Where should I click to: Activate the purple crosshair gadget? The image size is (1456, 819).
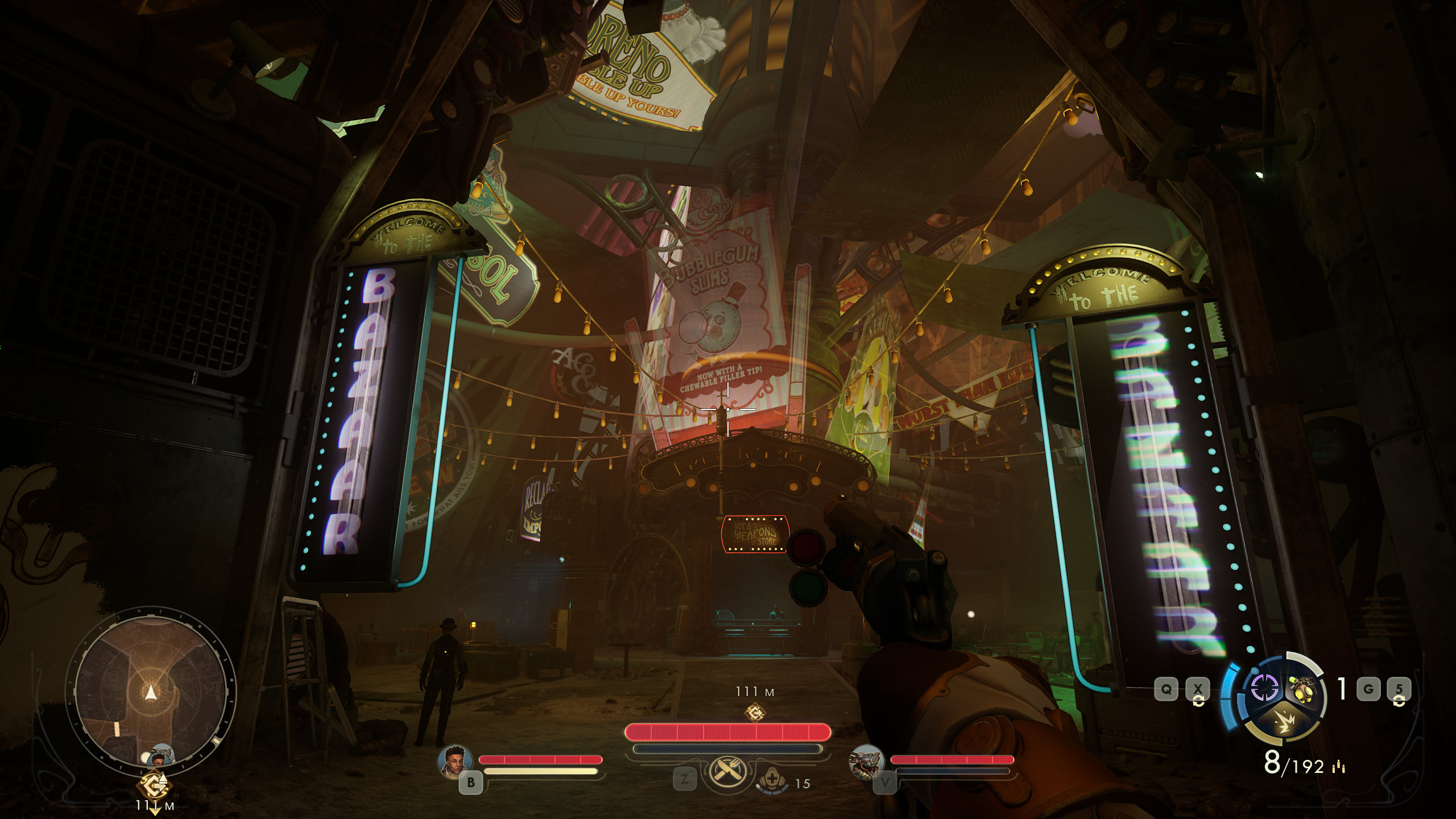click(1264, 688)
